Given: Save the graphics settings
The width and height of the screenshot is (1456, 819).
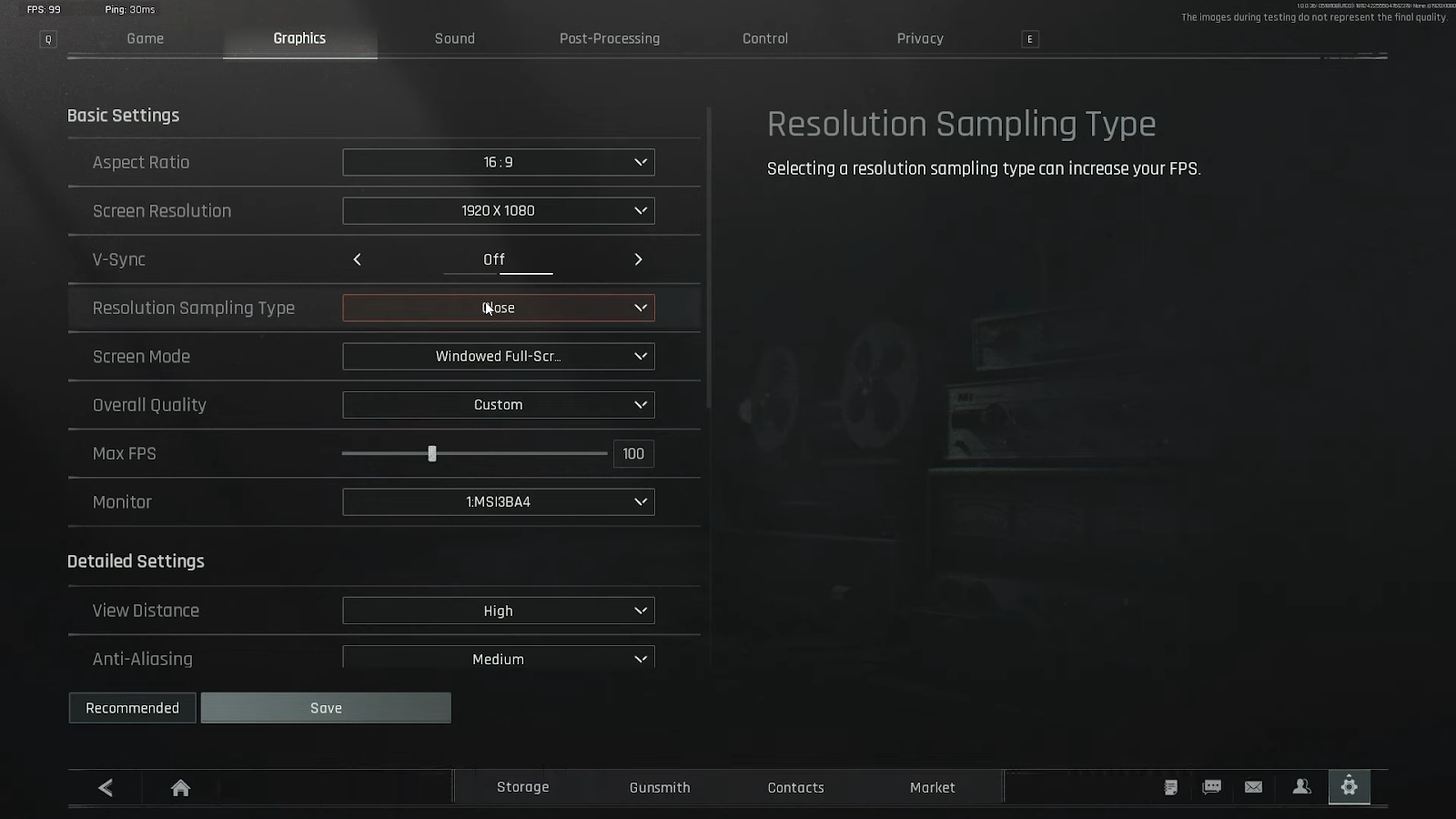Looking at the screenshot, I should (x=326, y=708).
